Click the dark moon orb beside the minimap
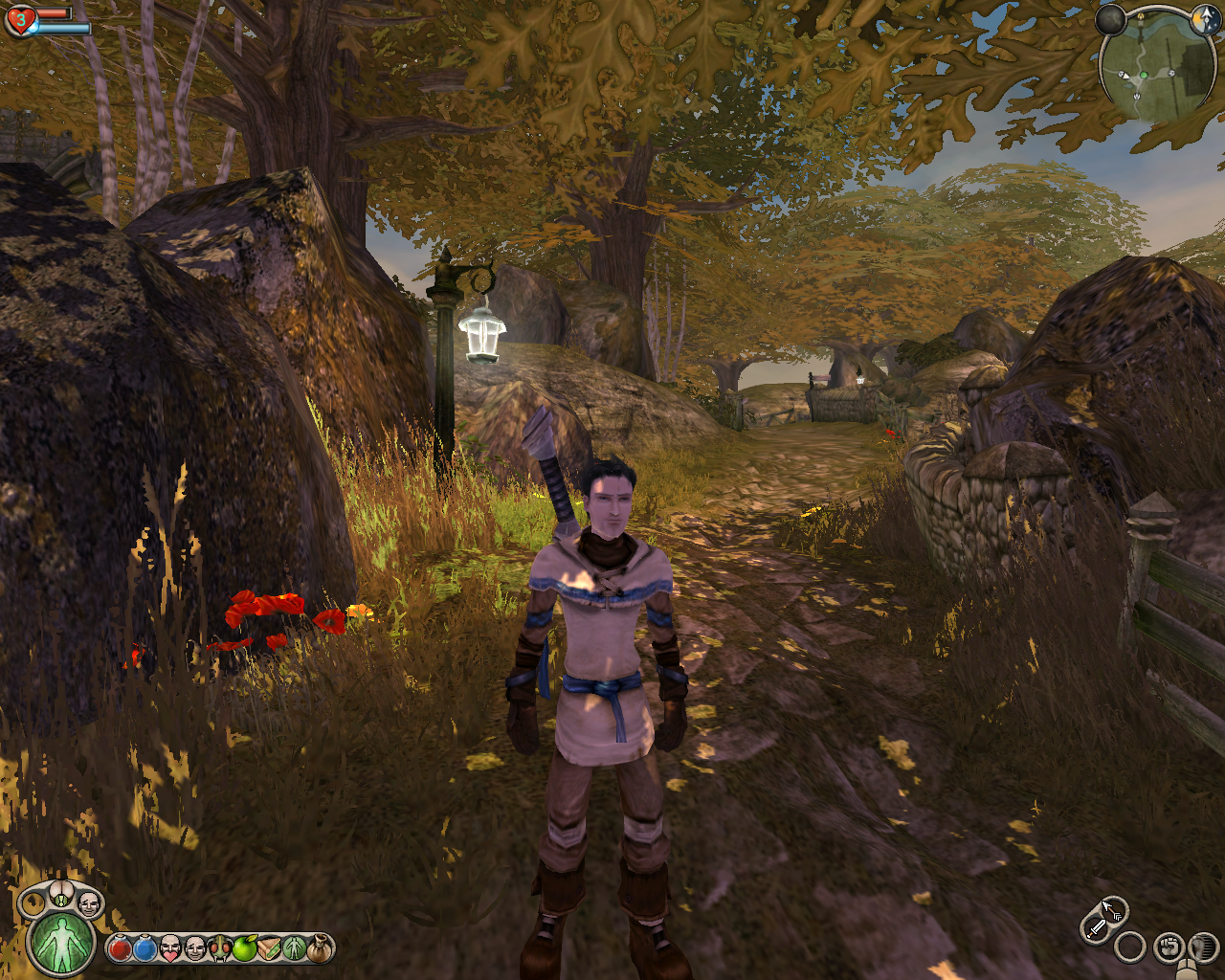The height and width of the screenshot is (980, 1225). [1110, 19]
